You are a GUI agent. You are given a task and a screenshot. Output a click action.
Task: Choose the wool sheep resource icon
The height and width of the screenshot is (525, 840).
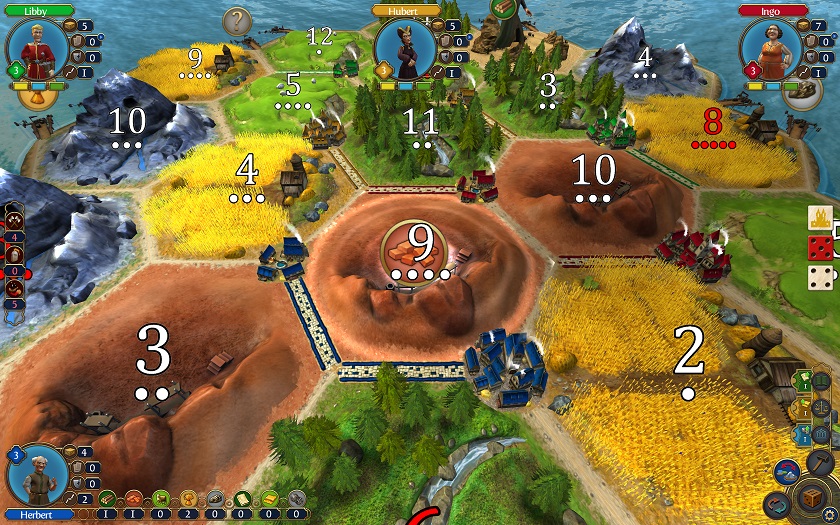click(x=160, y=499)
